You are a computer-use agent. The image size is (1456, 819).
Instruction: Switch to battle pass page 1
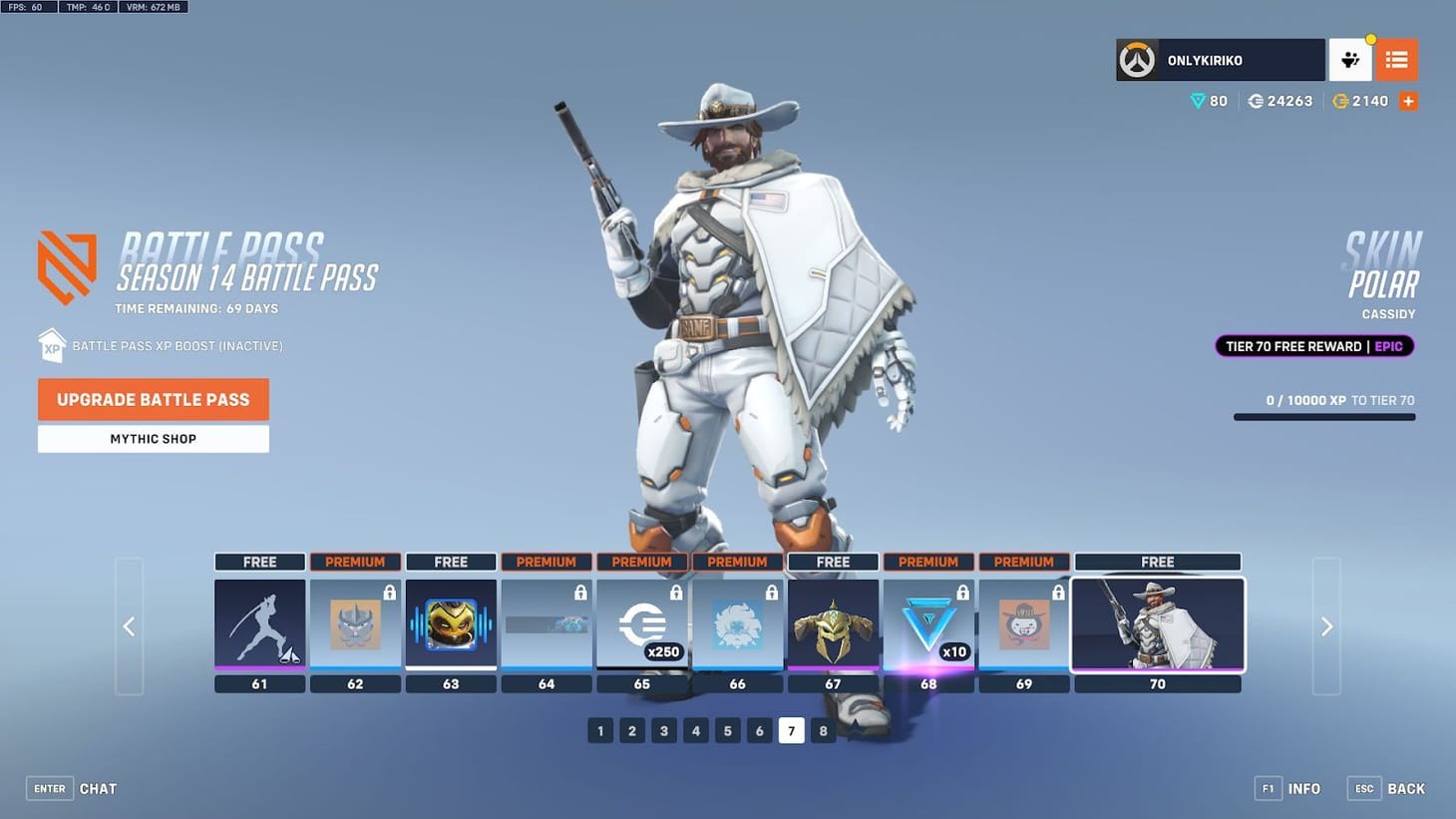tap(600, 730)
